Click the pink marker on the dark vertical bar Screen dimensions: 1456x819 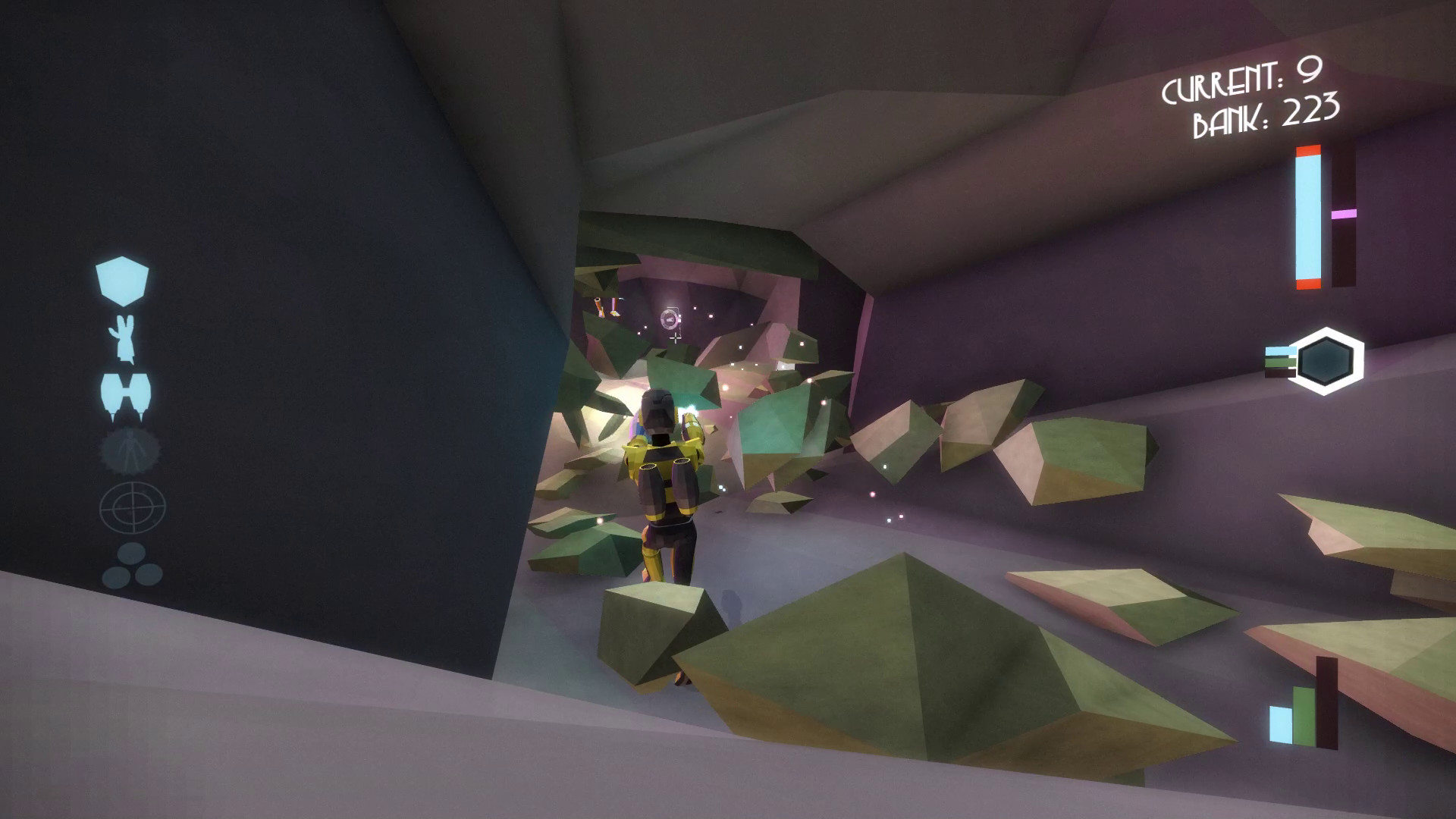pos(1345,215)
